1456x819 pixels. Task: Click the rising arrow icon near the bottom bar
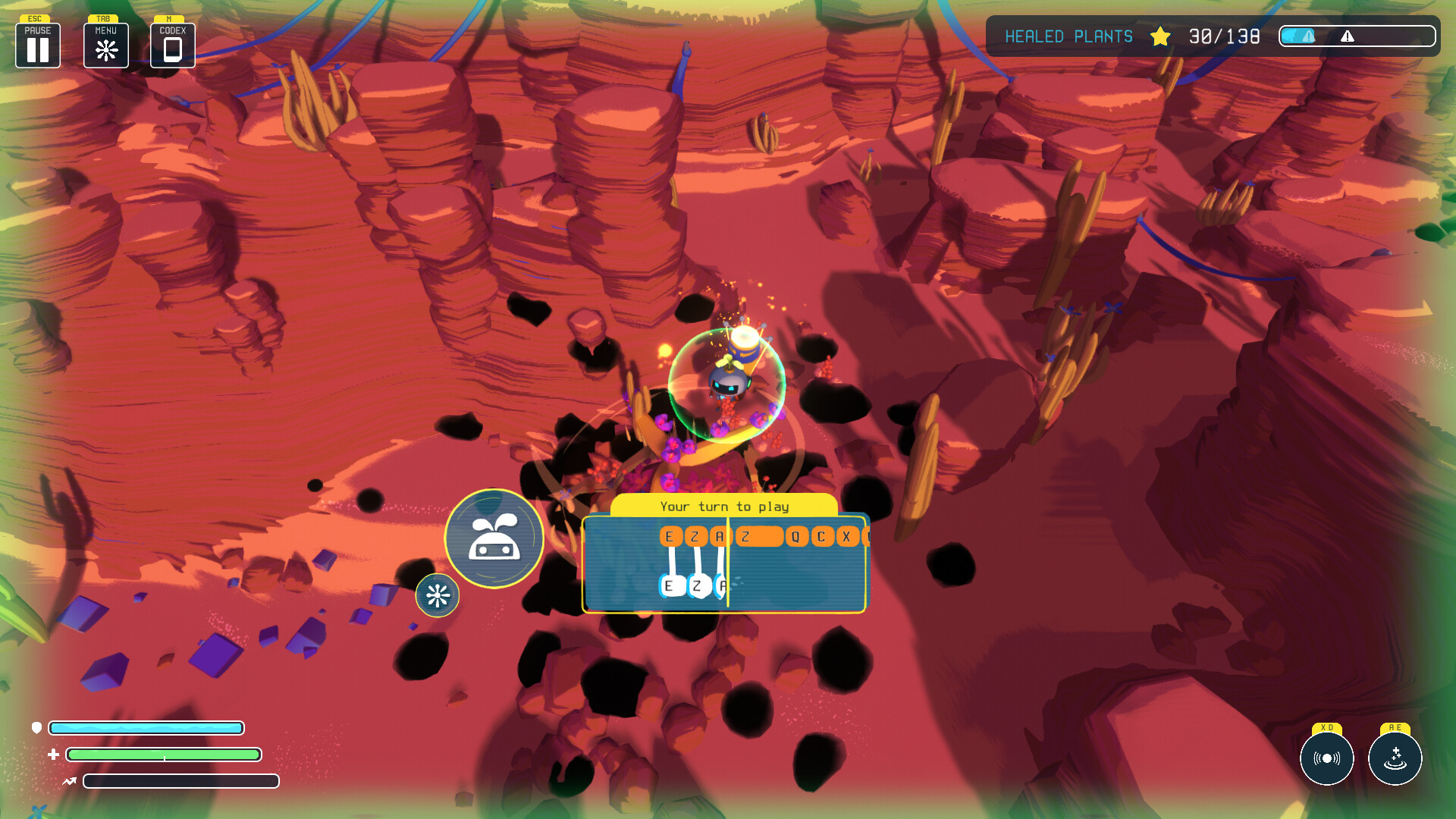pos(68,781)
